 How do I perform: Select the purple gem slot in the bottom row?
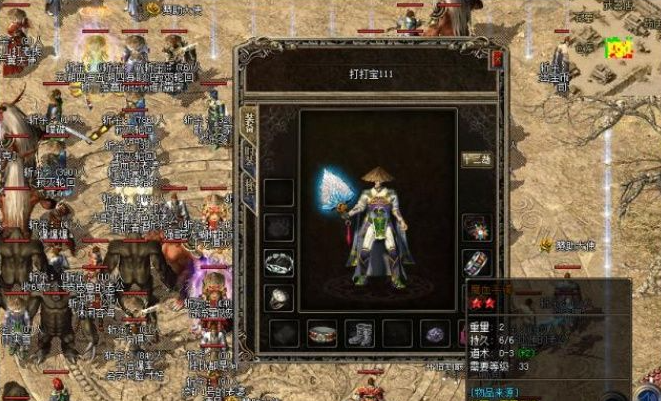(434, 333)
